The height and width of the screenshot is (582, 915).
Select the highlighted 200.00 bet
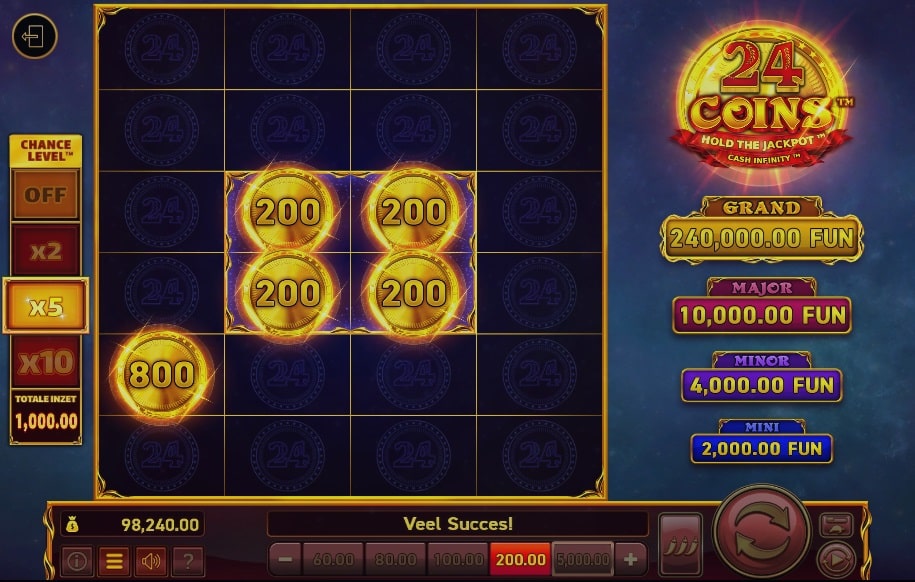point(520,559)
